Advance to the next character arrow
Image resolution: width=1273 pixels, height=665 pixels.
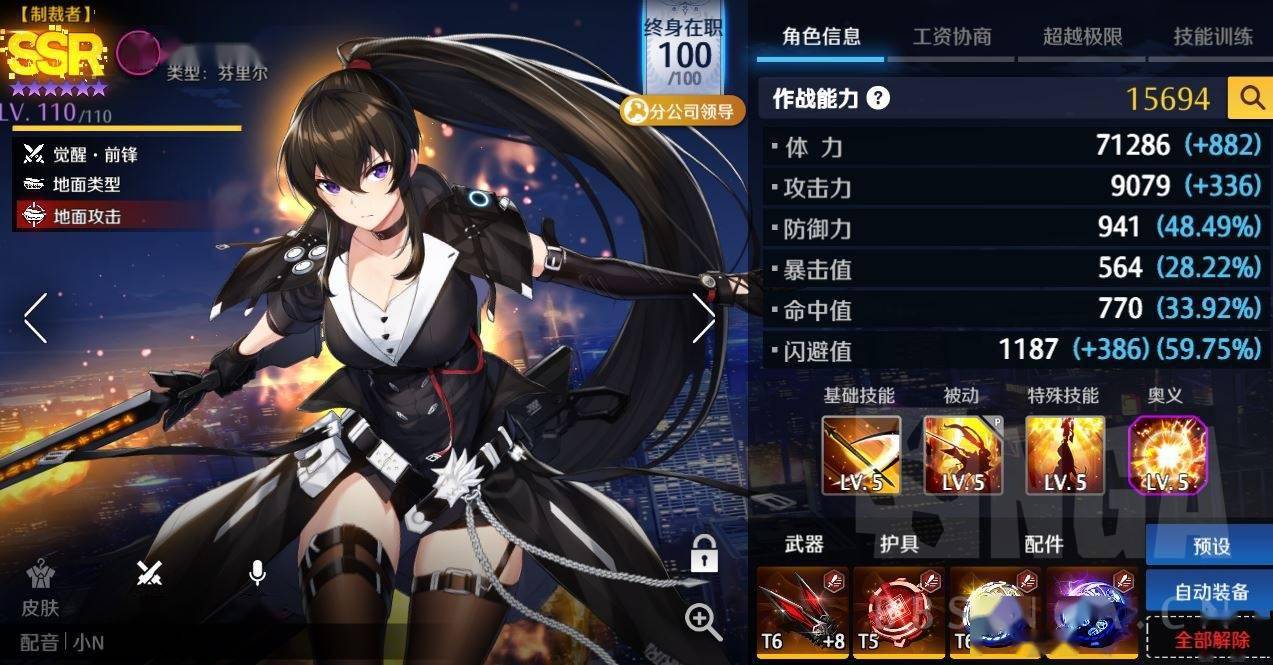703,318
